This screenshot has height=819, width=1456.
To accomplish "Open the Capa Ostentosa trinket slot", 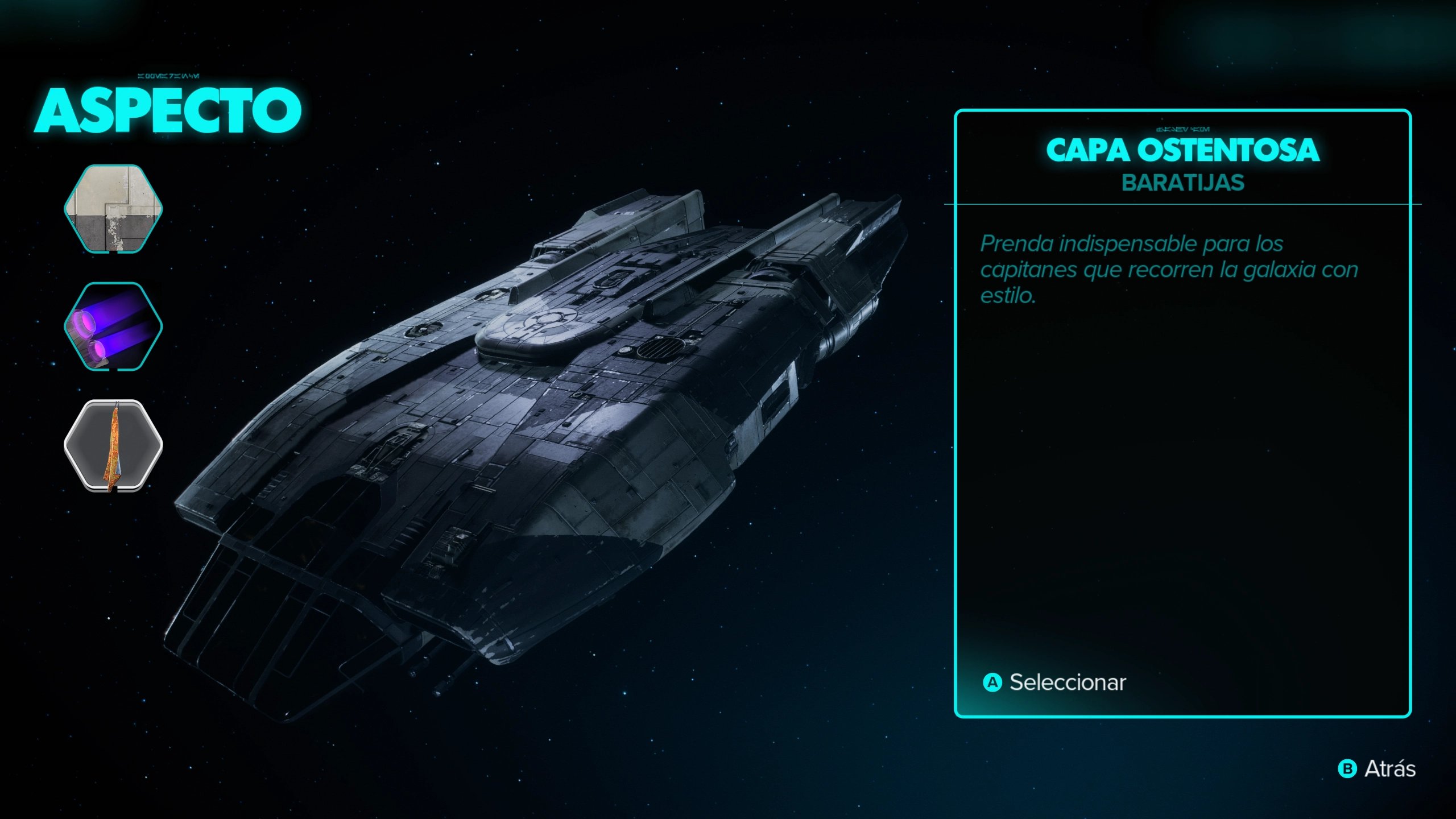I will pyautogui.click(x=113, y=445).
